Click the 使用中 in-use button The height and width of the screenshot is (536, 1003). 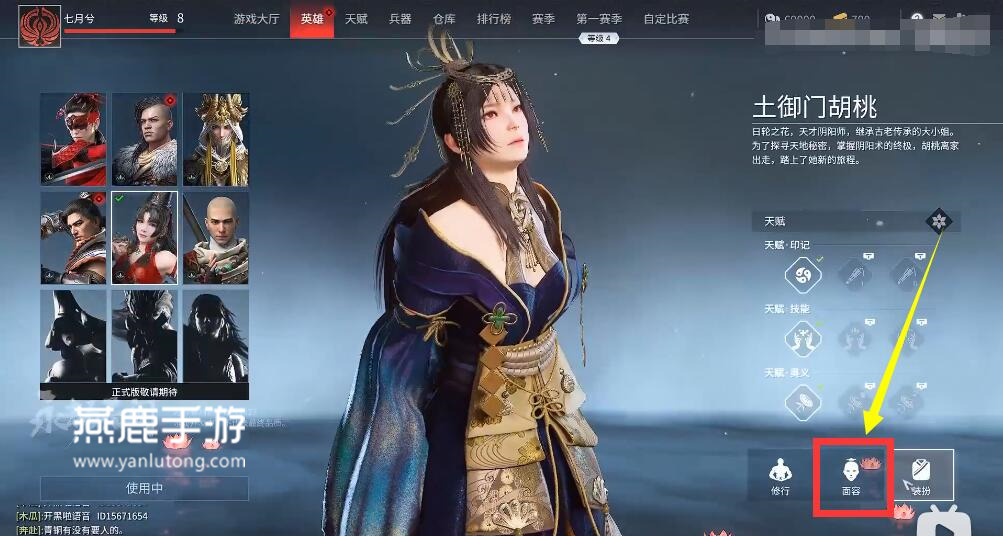coord(144,488)
